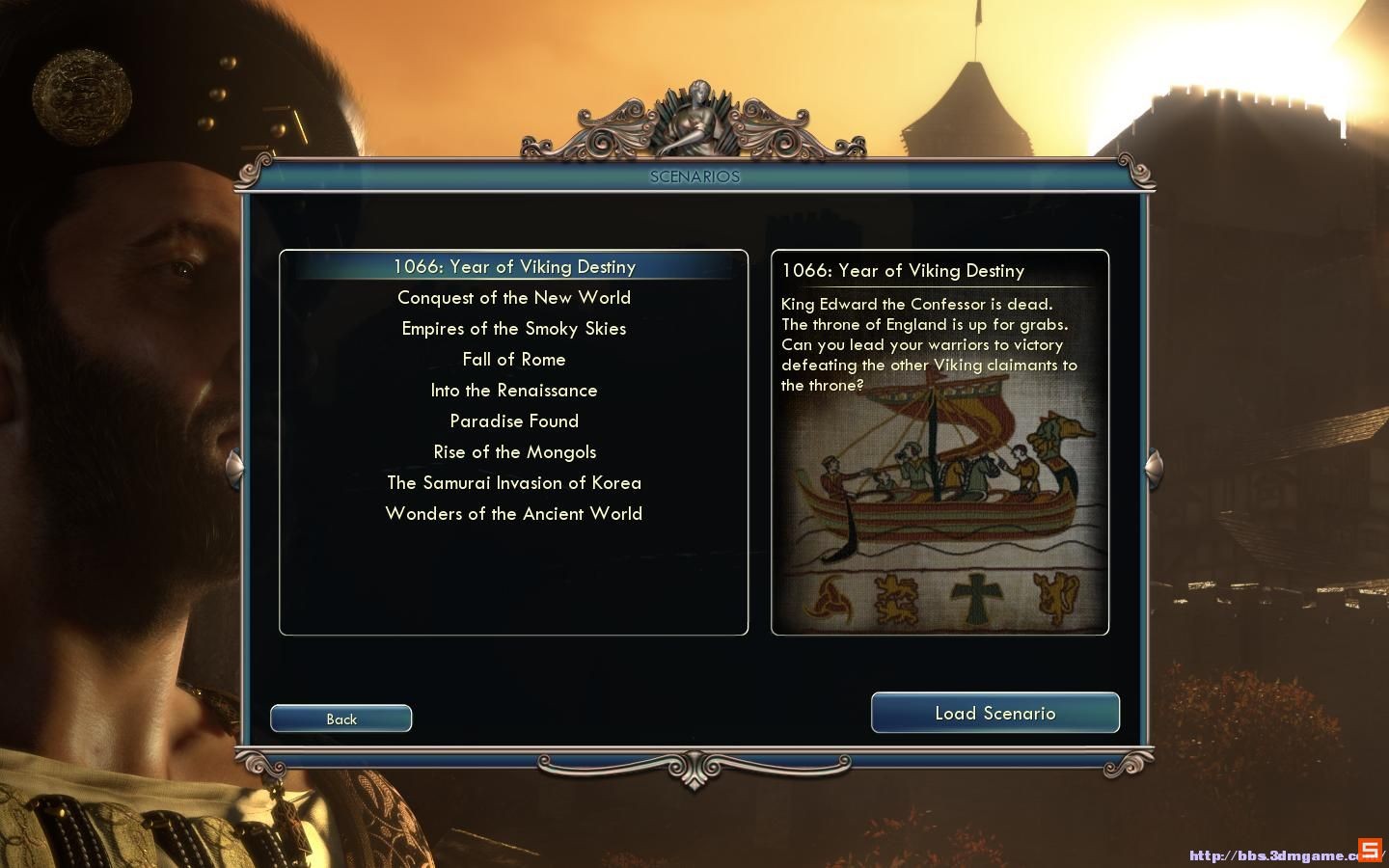The height and width of the screenshot is (868, 1389).
Task: Select the Conquest of the New World scenario
Action: point(513,298)
